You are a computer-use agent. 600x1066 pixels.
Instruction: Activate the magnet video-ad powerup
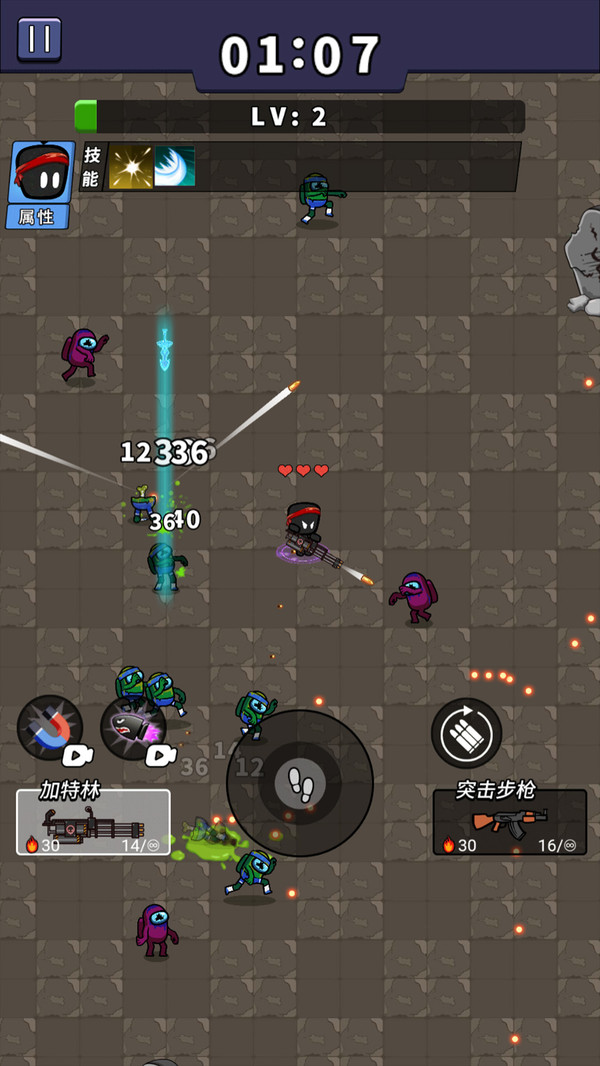(x=50, y=728)
